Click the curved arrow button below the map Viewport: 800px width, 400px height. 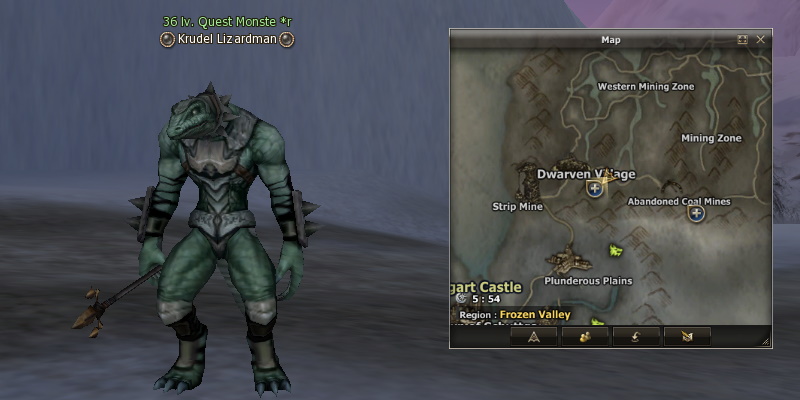tap(636, 336)
